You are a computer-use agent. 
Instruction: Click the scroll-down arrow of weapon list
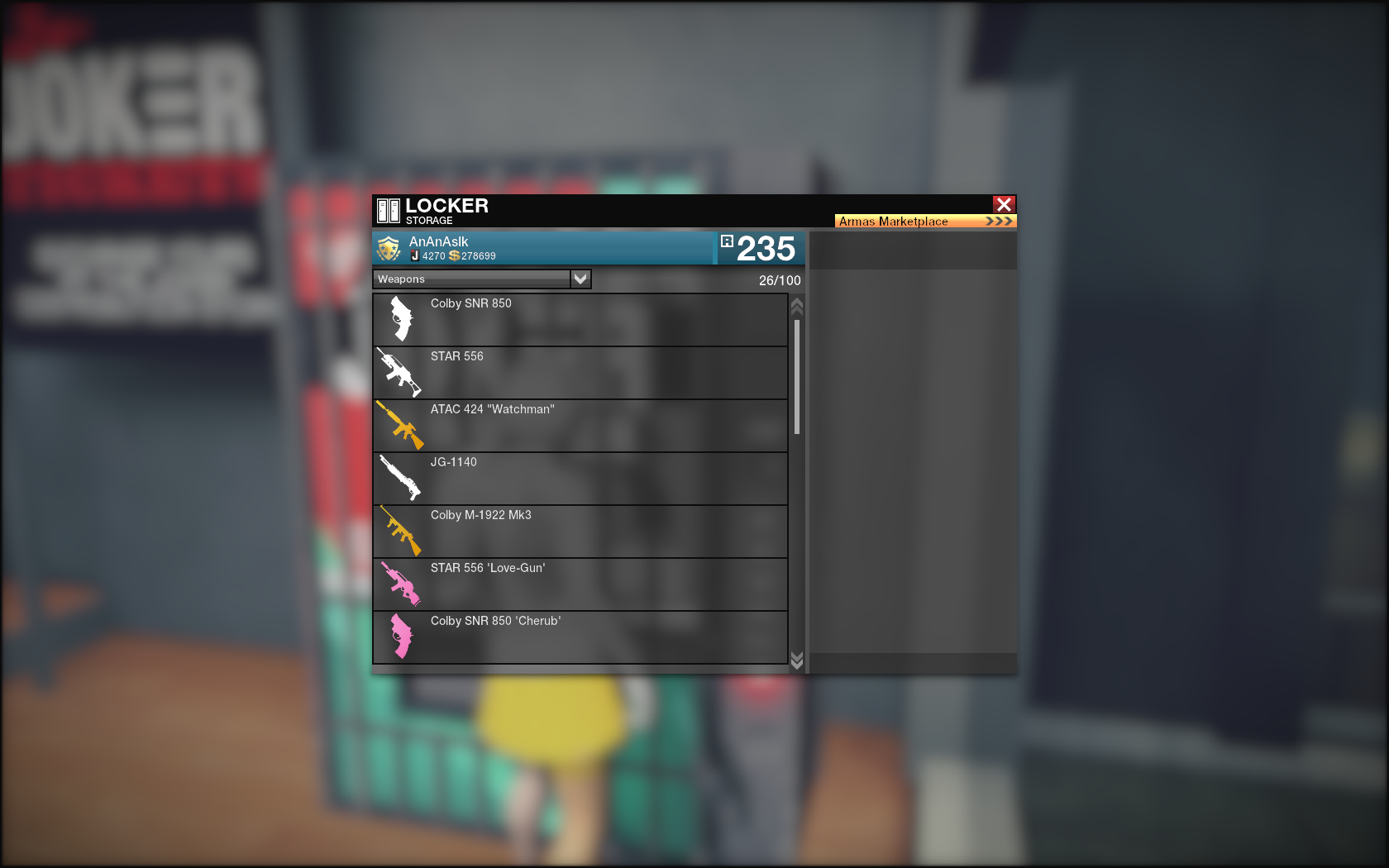click(x=797, y=659)
